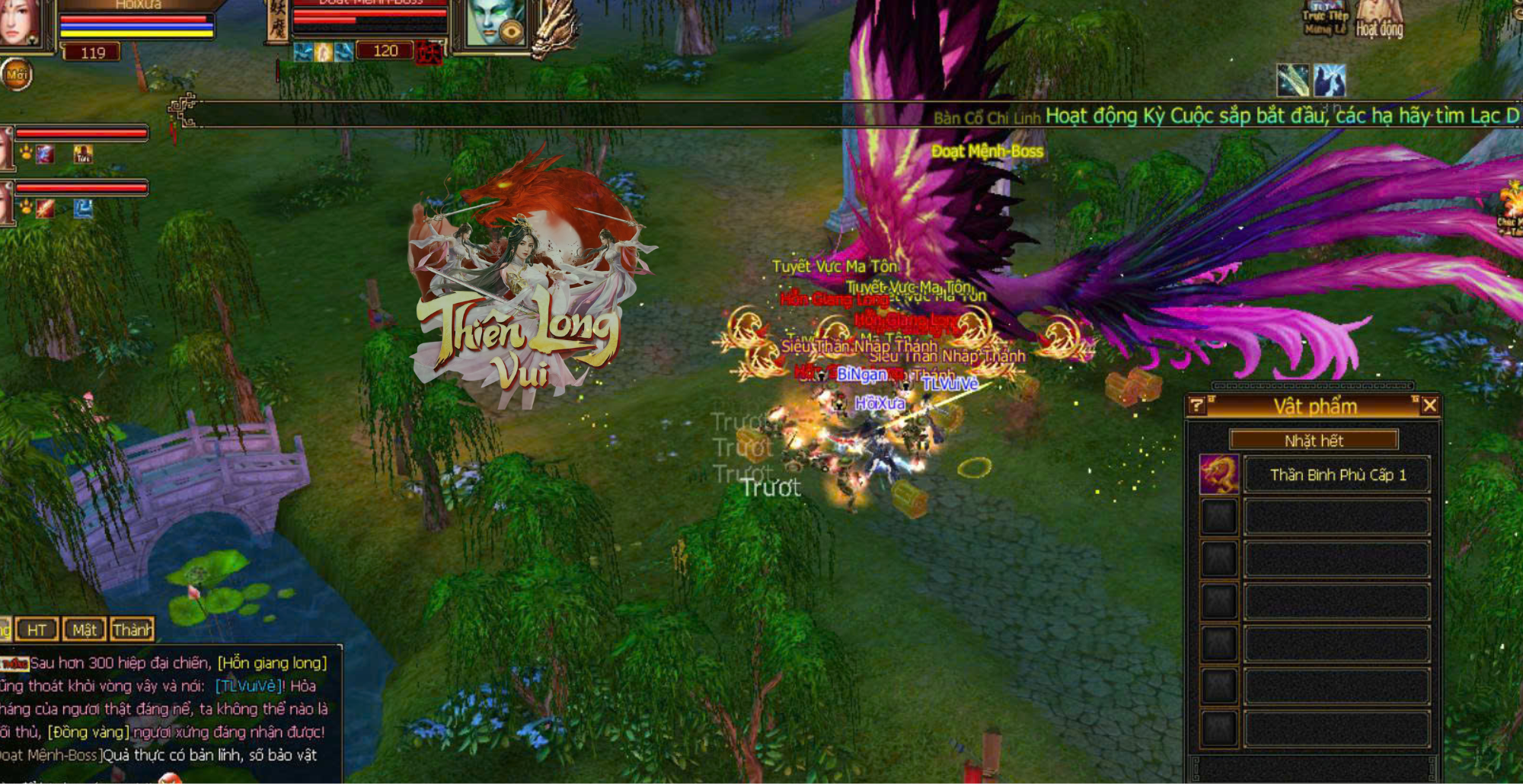This screenshot has height=784, width=1523.
Task: Select the HoiXua player portrait
Action: [x=19, y=23]
